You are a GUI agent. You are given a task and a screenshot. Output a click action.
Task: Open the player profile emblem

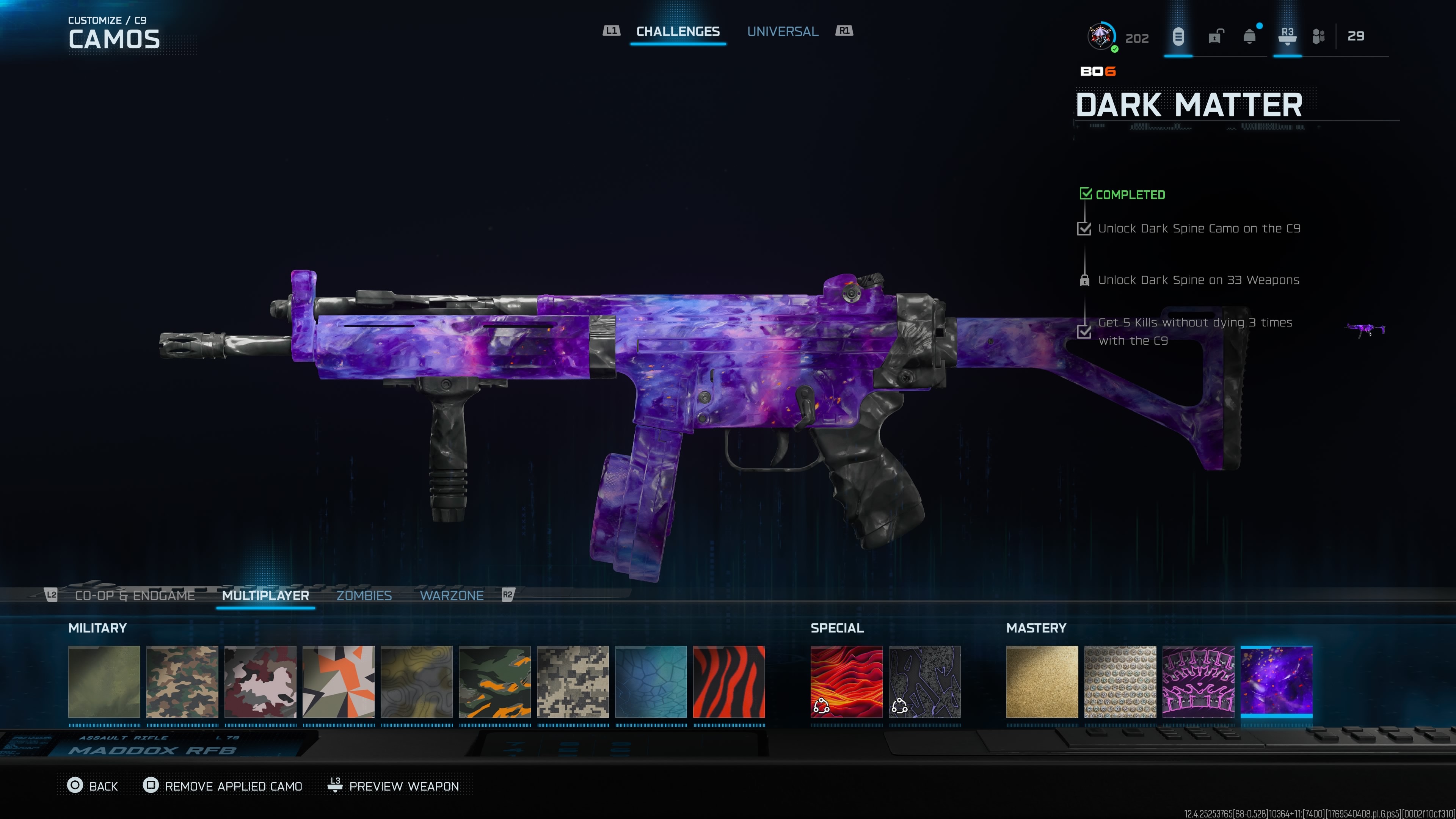point(1100,37)
